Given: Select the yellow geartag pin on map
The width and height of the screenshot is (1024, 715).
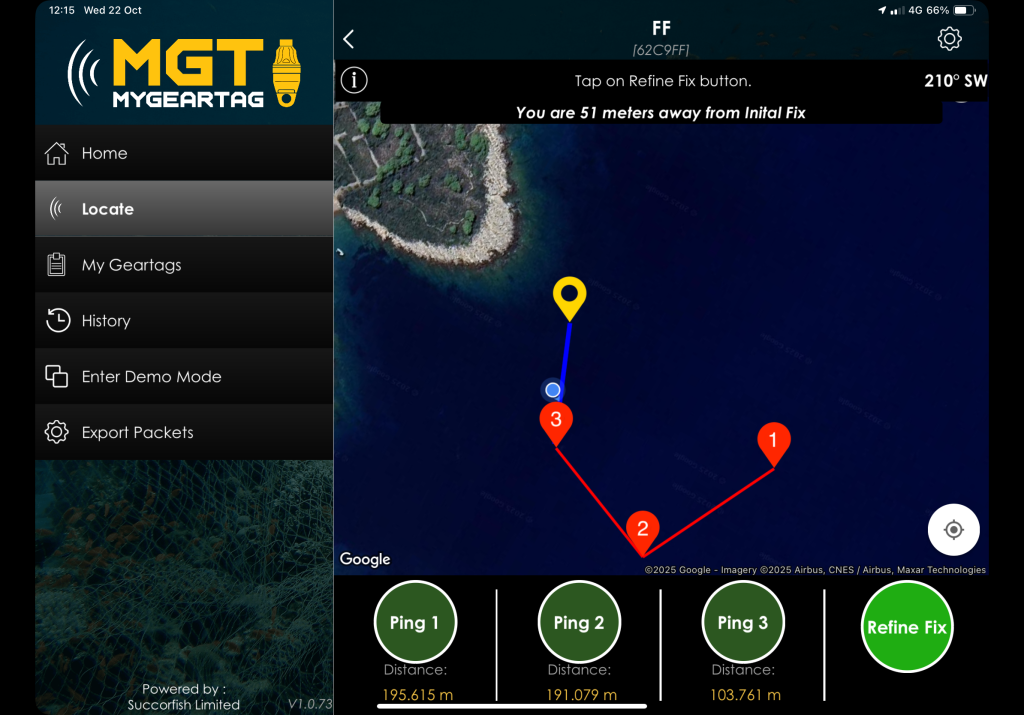Looking at the screenshot, I should (x=570, y=297).
